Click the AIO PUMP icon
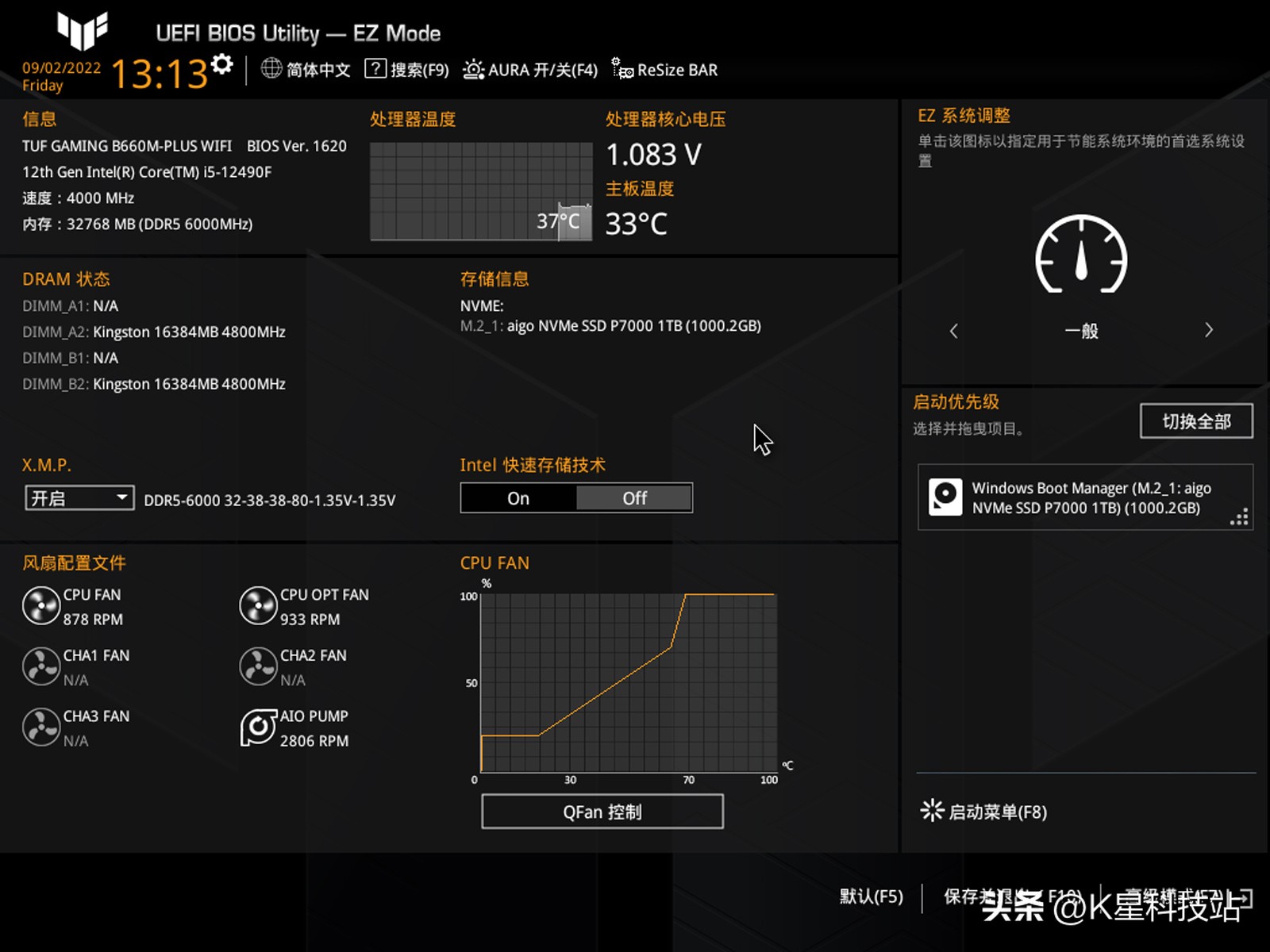Image resolution: width=1270 pixels, height=952 pixels. pos(257,727)
